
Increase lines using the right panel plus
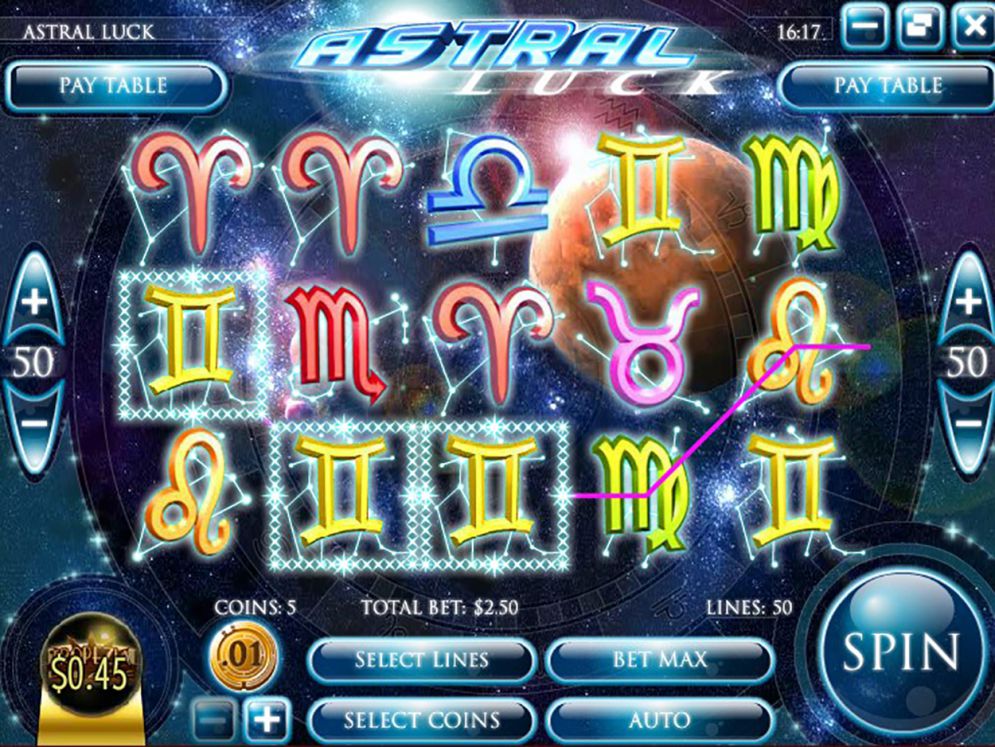[x=968, y=302]
